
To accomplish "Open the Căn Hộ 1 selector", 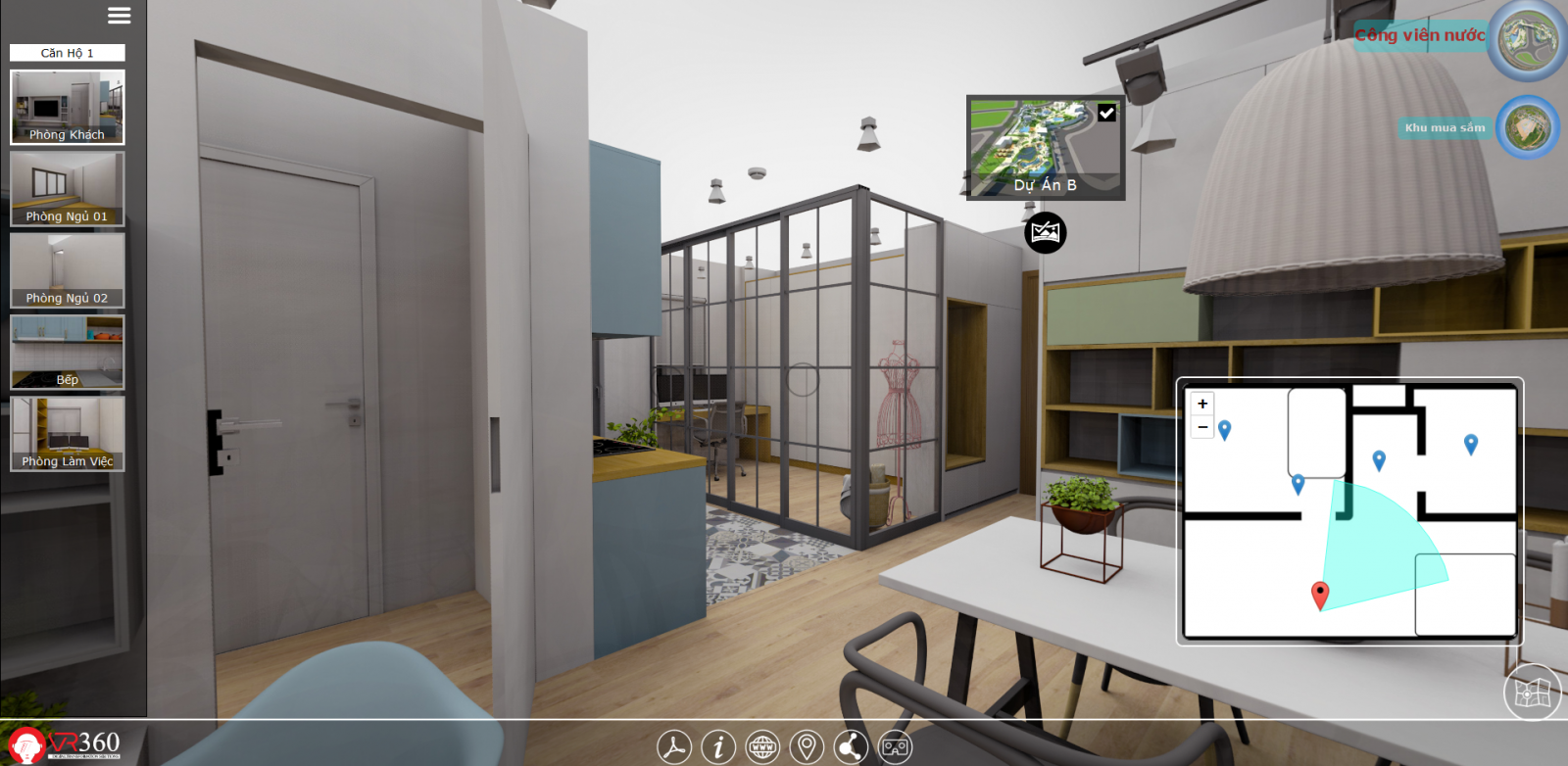I will (67, 52).
